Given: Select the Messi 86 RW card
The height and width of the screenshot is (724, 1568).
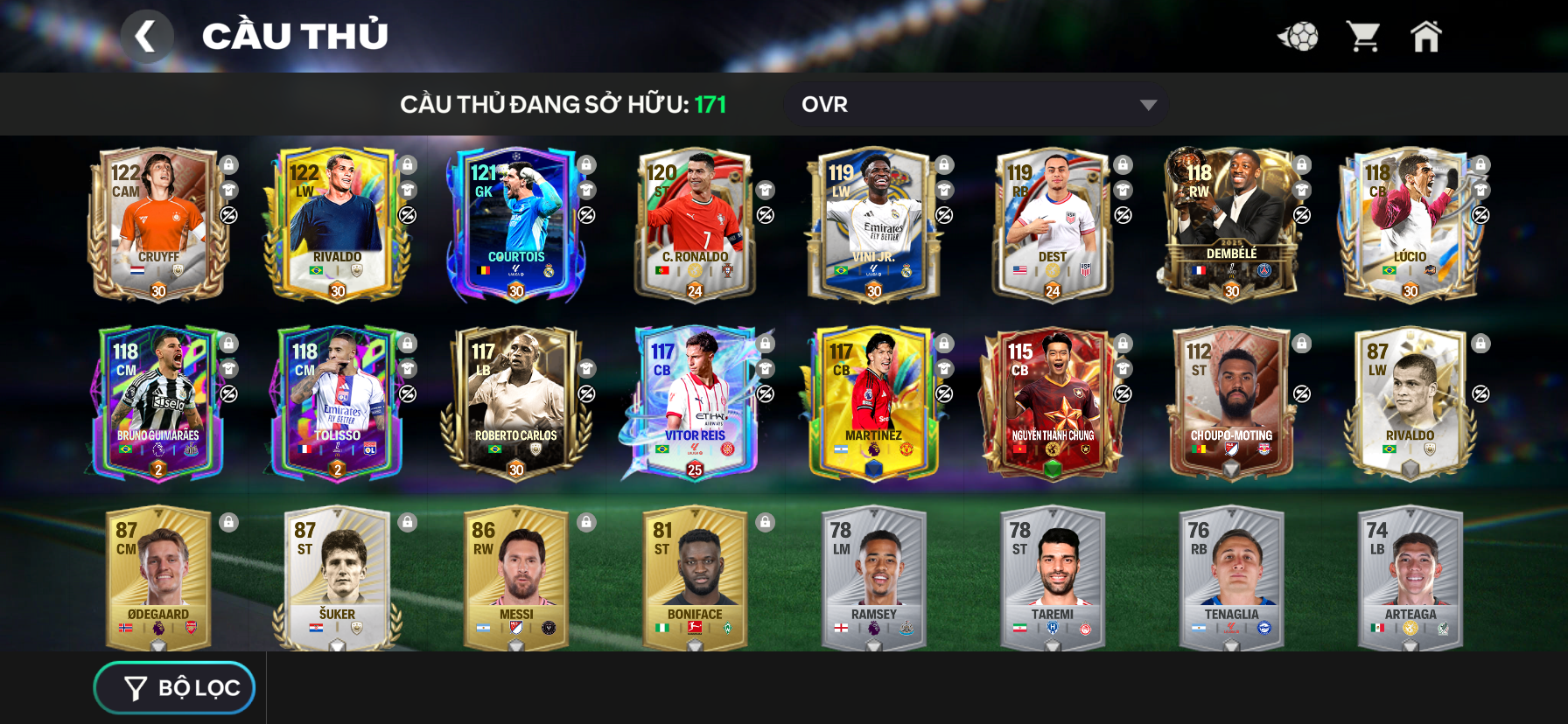Looking at the screenshot, I should 515,578.
